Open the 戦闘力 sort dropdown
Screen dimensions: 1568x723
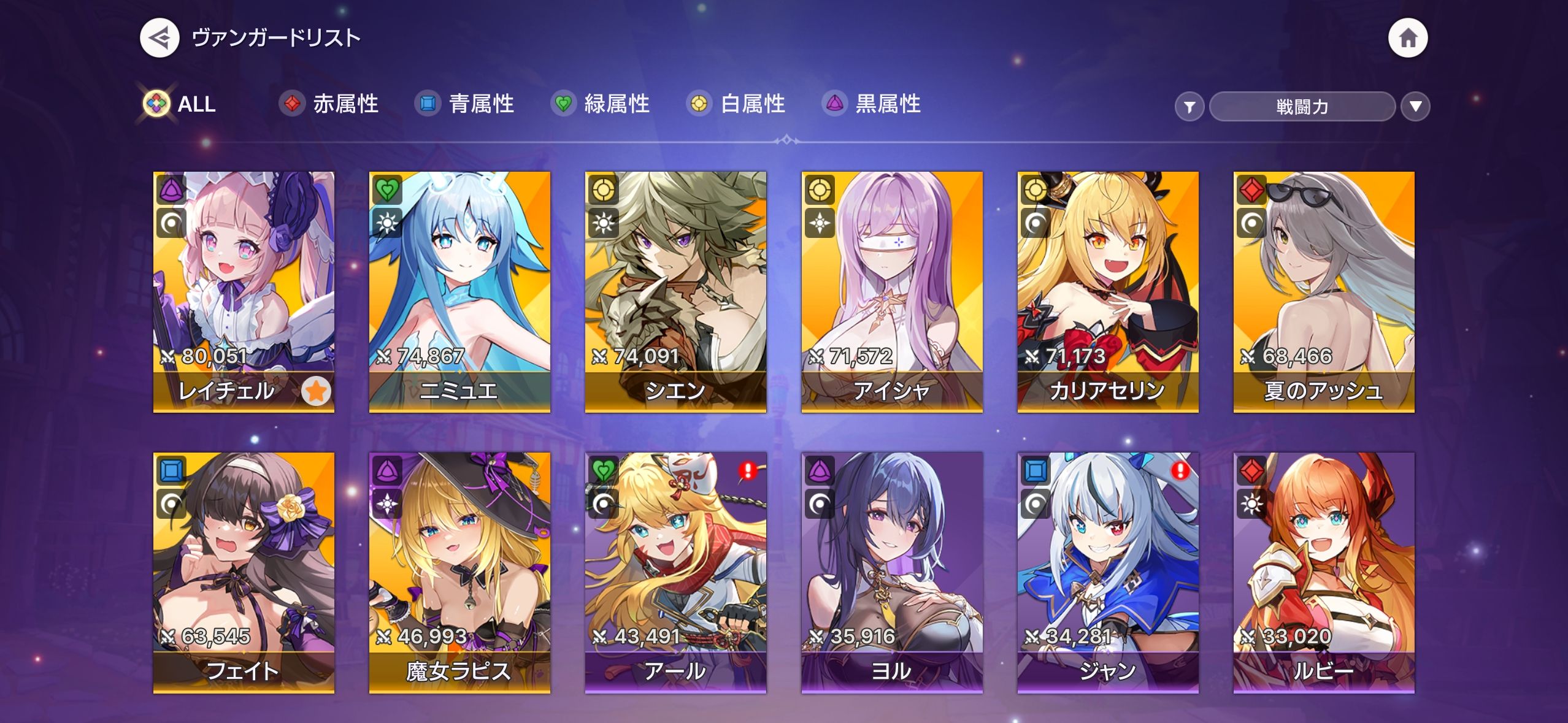click(1302, 107)
